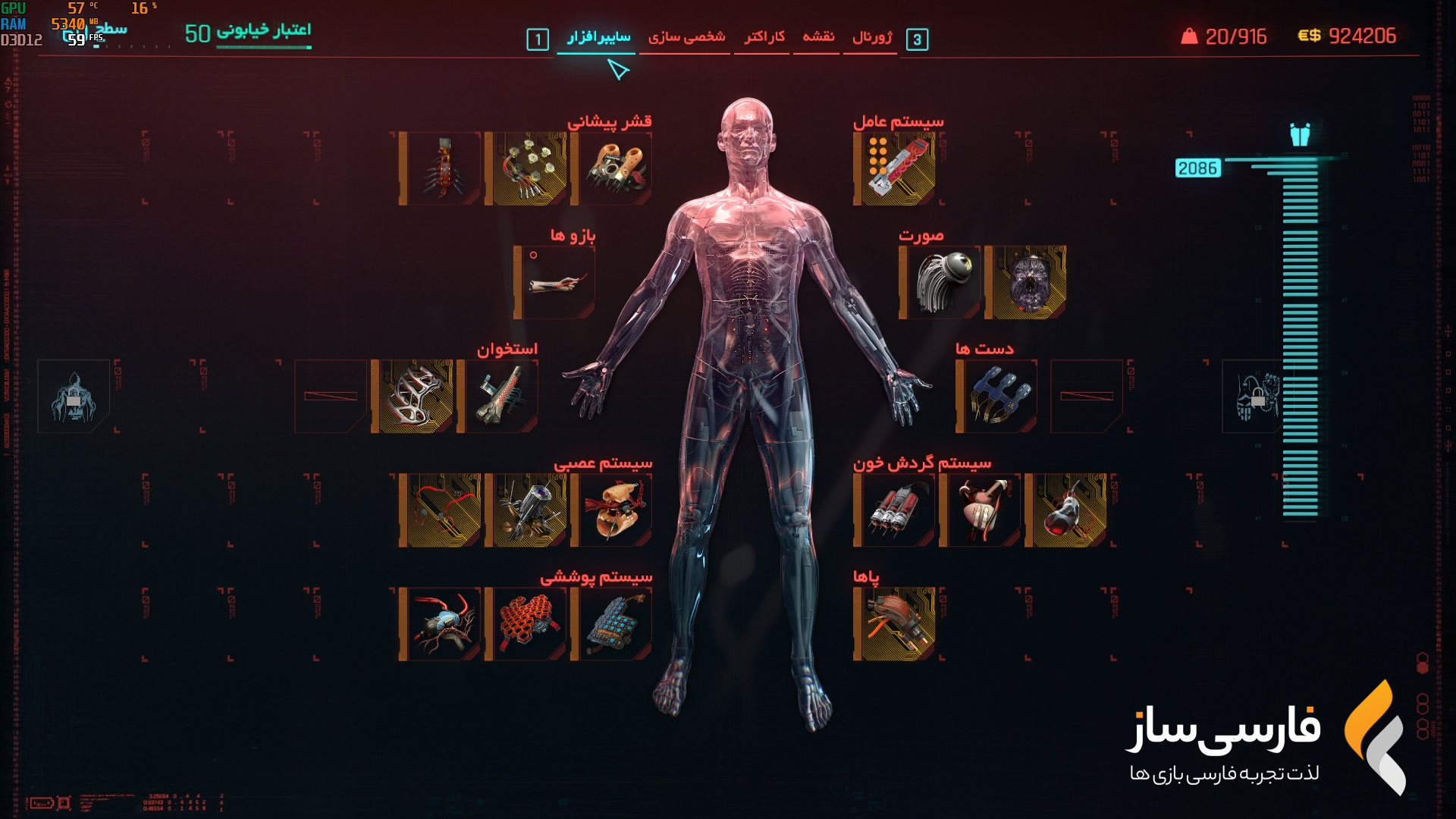
Task: Open the نقشه map tab
Action: tap(818, 37)
